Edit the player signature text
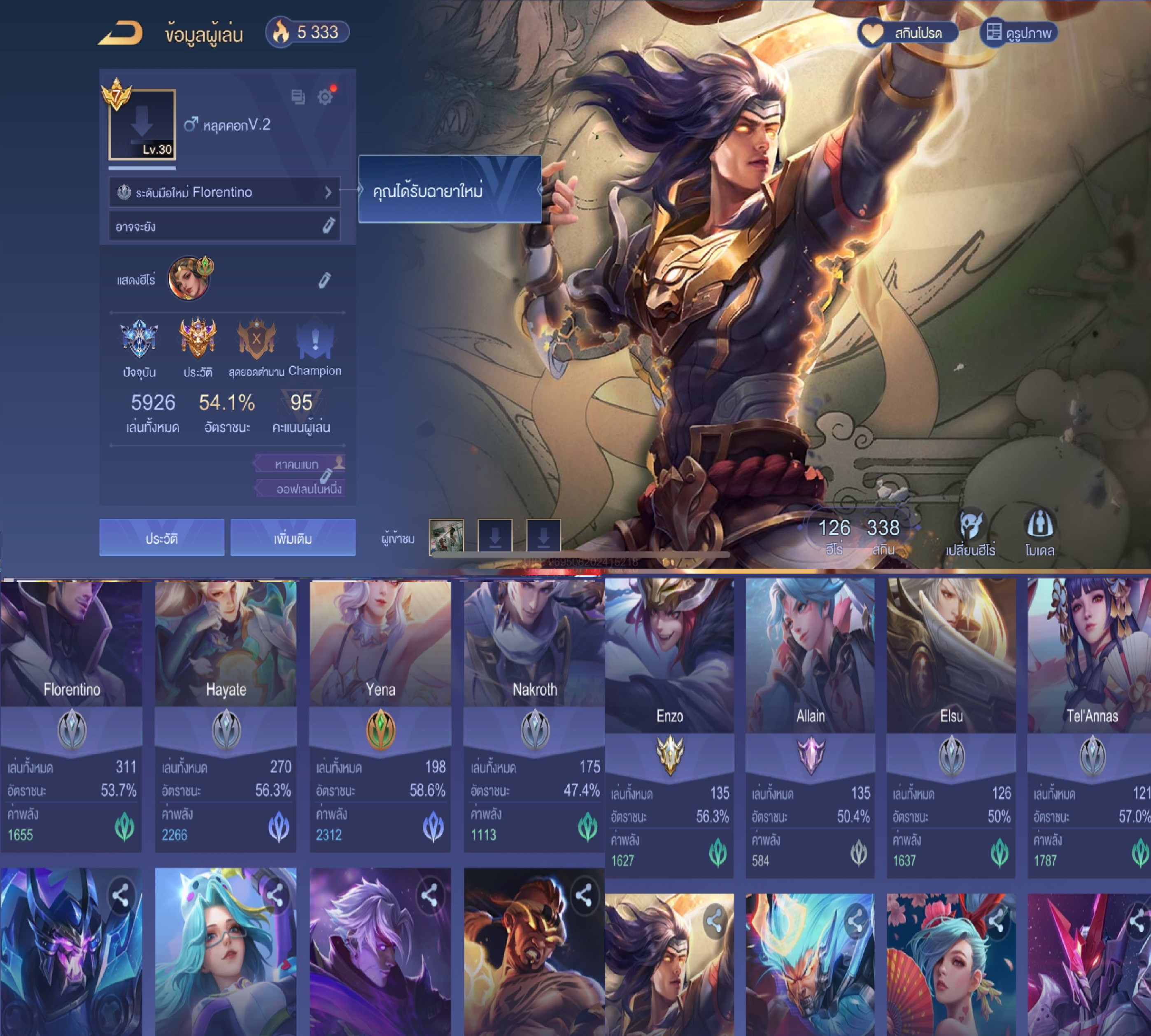Image resolution: width=1151 pixels, height=1036 pixels. coord(328,226)
